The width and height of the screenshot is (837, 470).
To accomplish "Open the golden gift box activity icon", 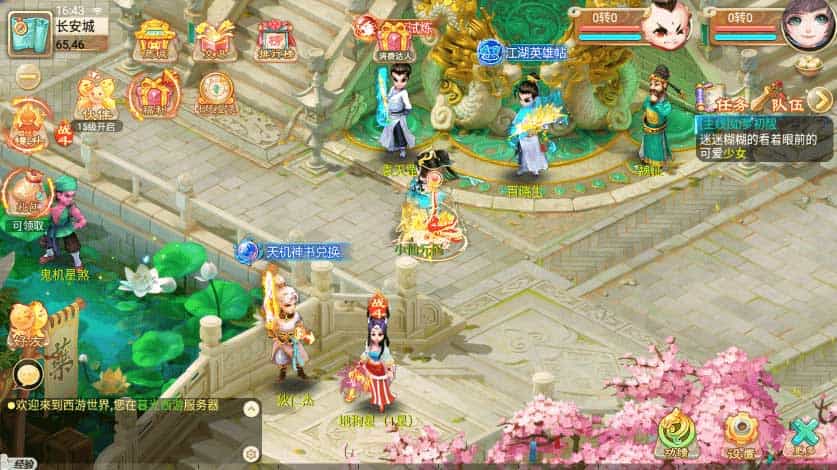I will [x=215, y=41].
